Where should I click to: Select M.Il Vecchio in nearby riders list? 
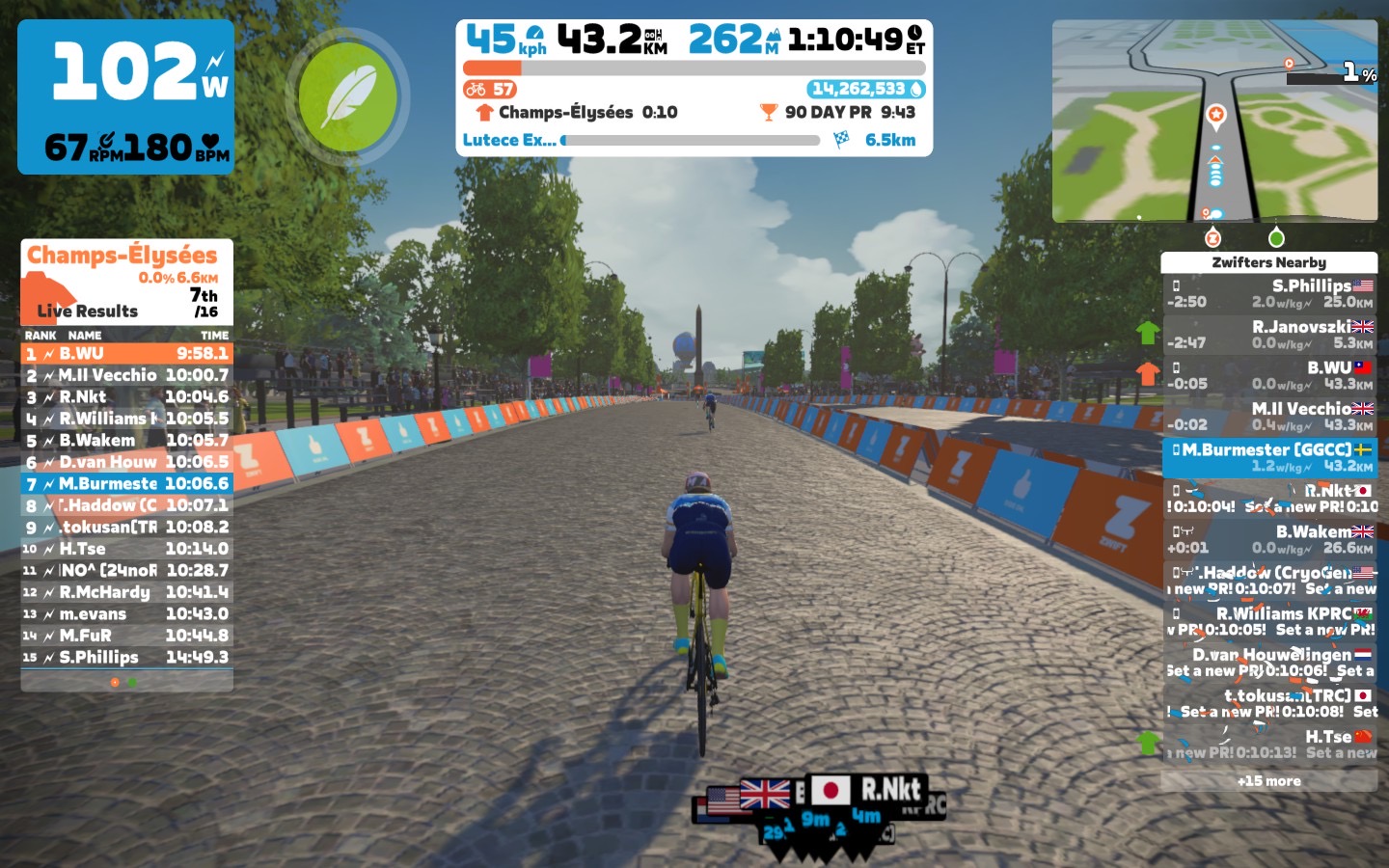[x=1268, y=417]
